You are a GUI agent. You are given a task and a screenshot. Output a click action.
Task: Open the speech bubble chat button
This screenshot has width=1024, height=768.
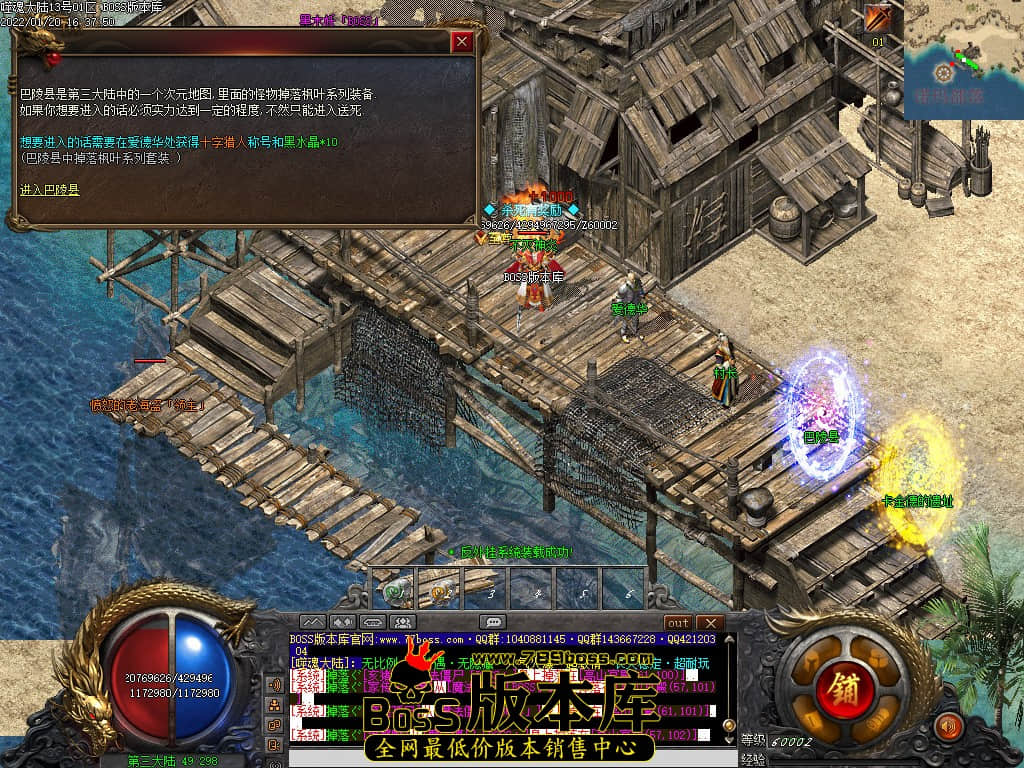click(491, 623)
